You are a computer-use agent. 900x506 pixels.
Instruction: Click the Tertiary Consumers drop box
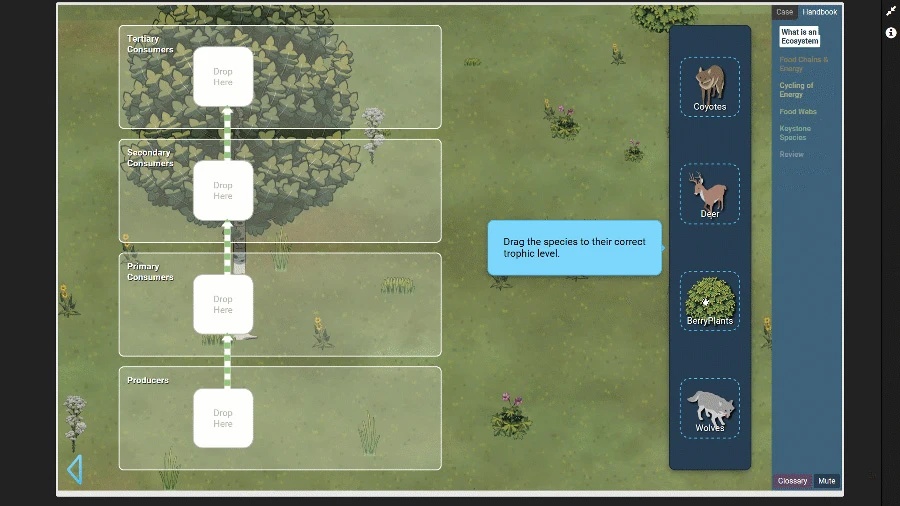pos(223,77)
